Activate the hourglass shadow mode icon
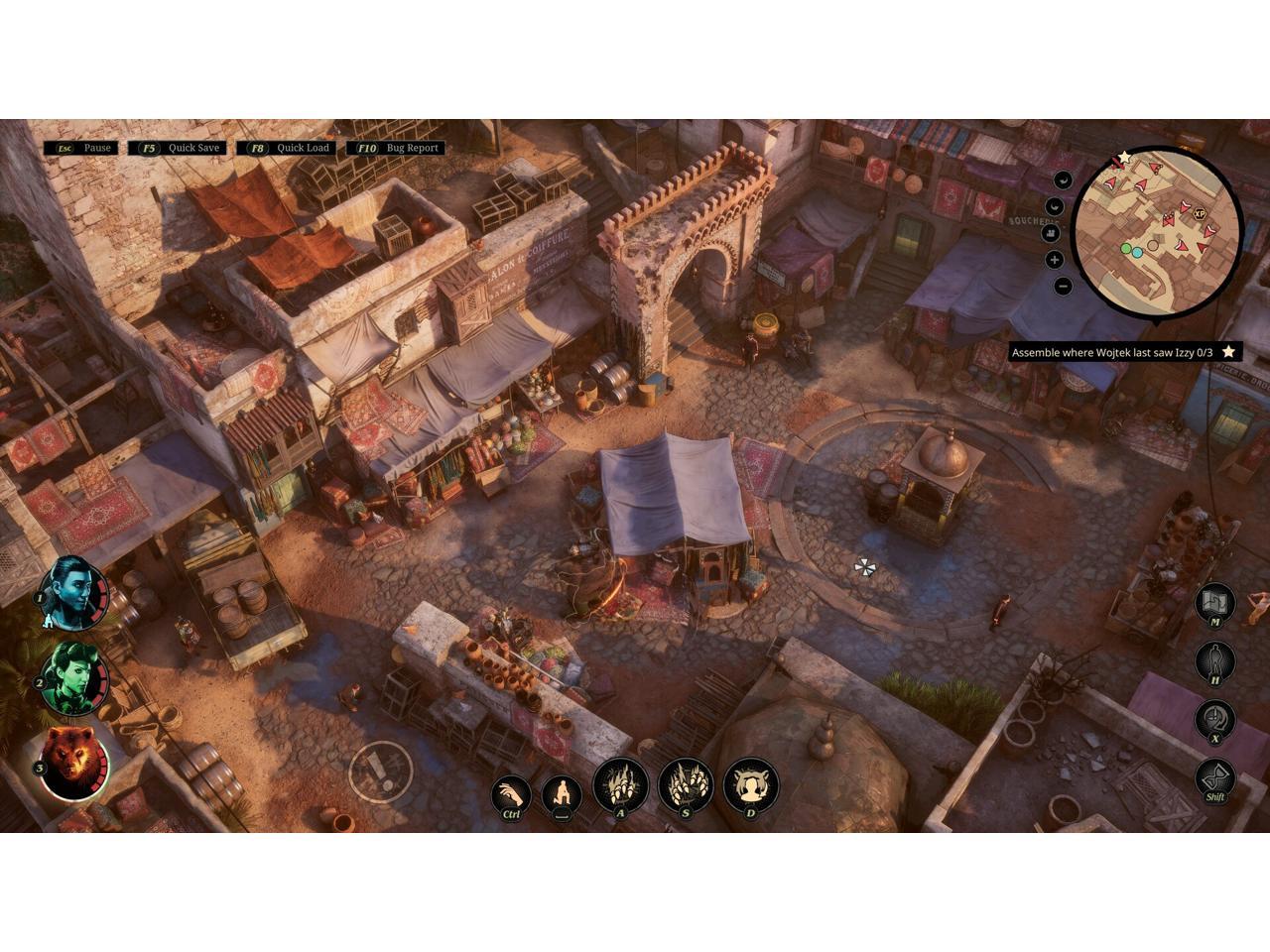 [x=1215, y=778]
